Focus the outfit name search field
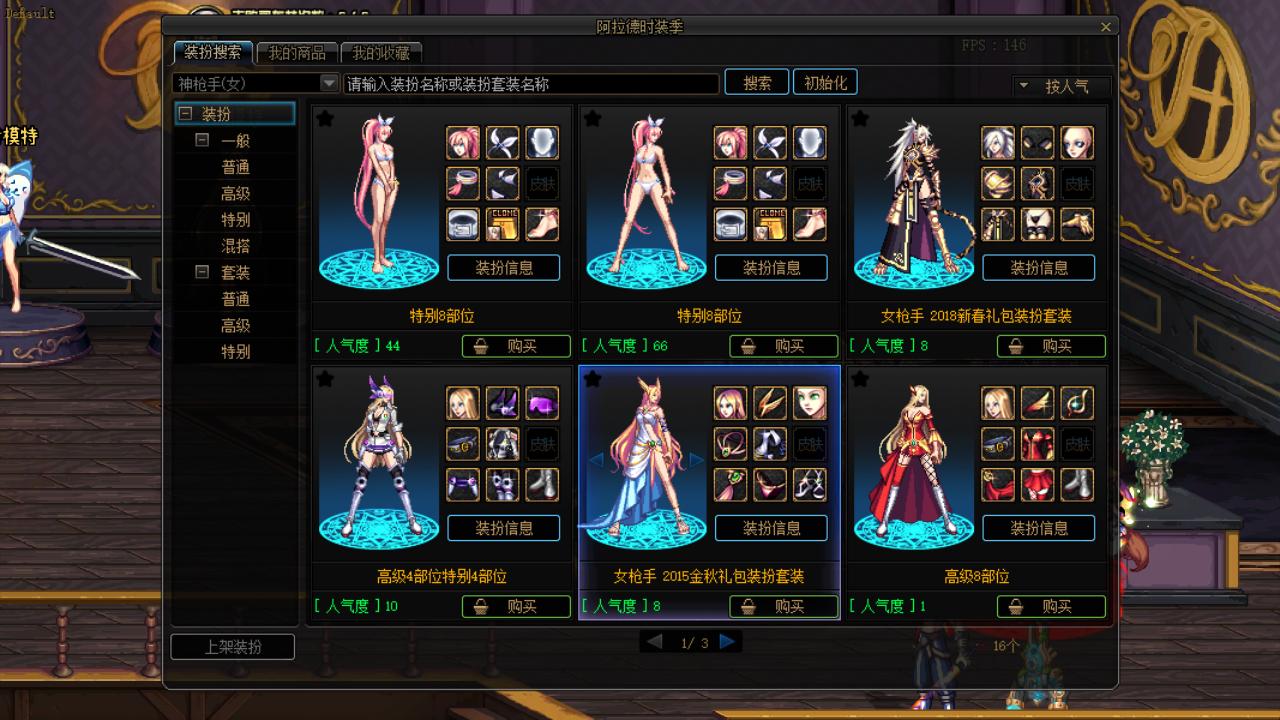This screenshot has width=1280, height=720. coord(530,84)
